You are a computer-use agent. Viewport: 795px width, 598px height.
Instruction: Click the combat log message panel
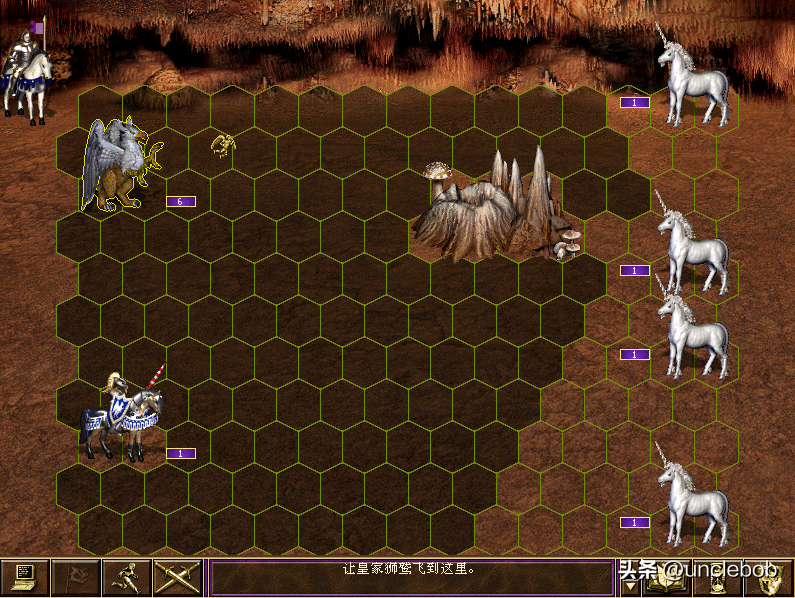coord(411,577)
